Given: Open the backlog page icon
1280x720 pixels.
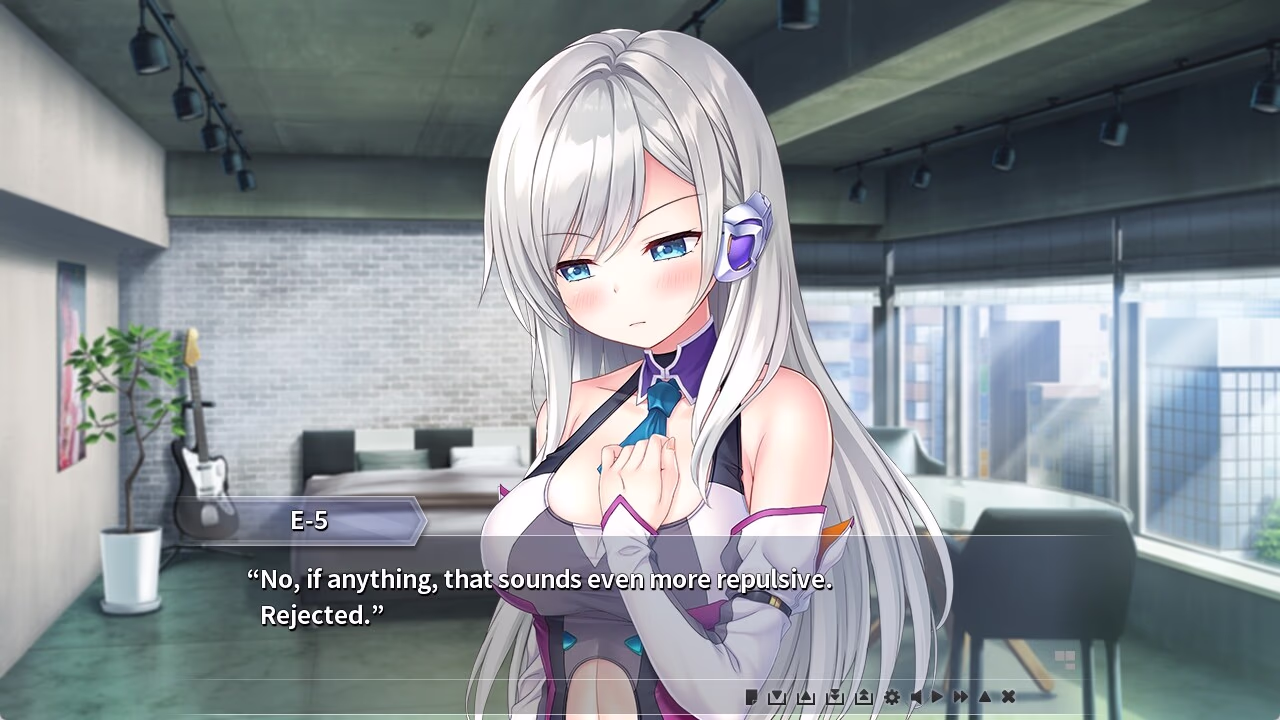Looking at the screenshot, I should tap(751, 697).
